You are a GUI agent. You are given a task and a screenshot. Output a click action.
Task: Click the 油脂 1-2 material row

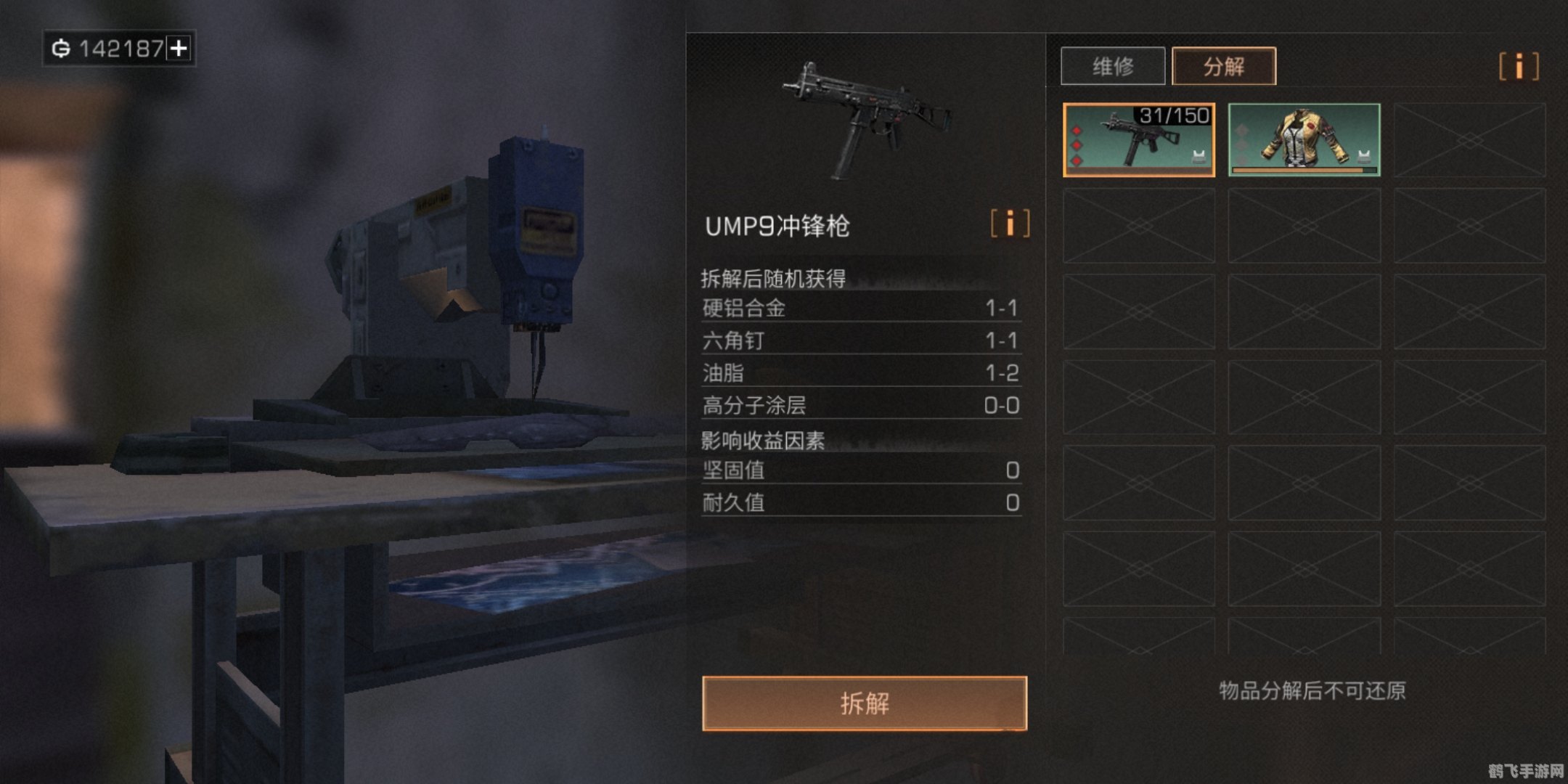pos(857,373)
